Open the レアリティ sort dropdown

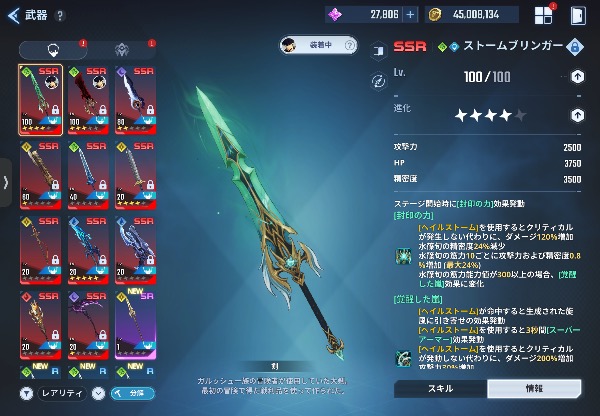pos(64,393)
